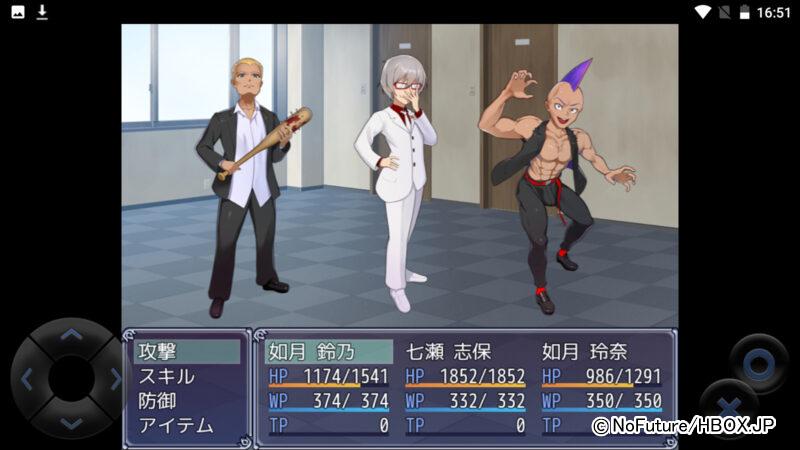Tap the on-screen circle confirm button
The image size is (800, 450).
(x=758, y=361)
